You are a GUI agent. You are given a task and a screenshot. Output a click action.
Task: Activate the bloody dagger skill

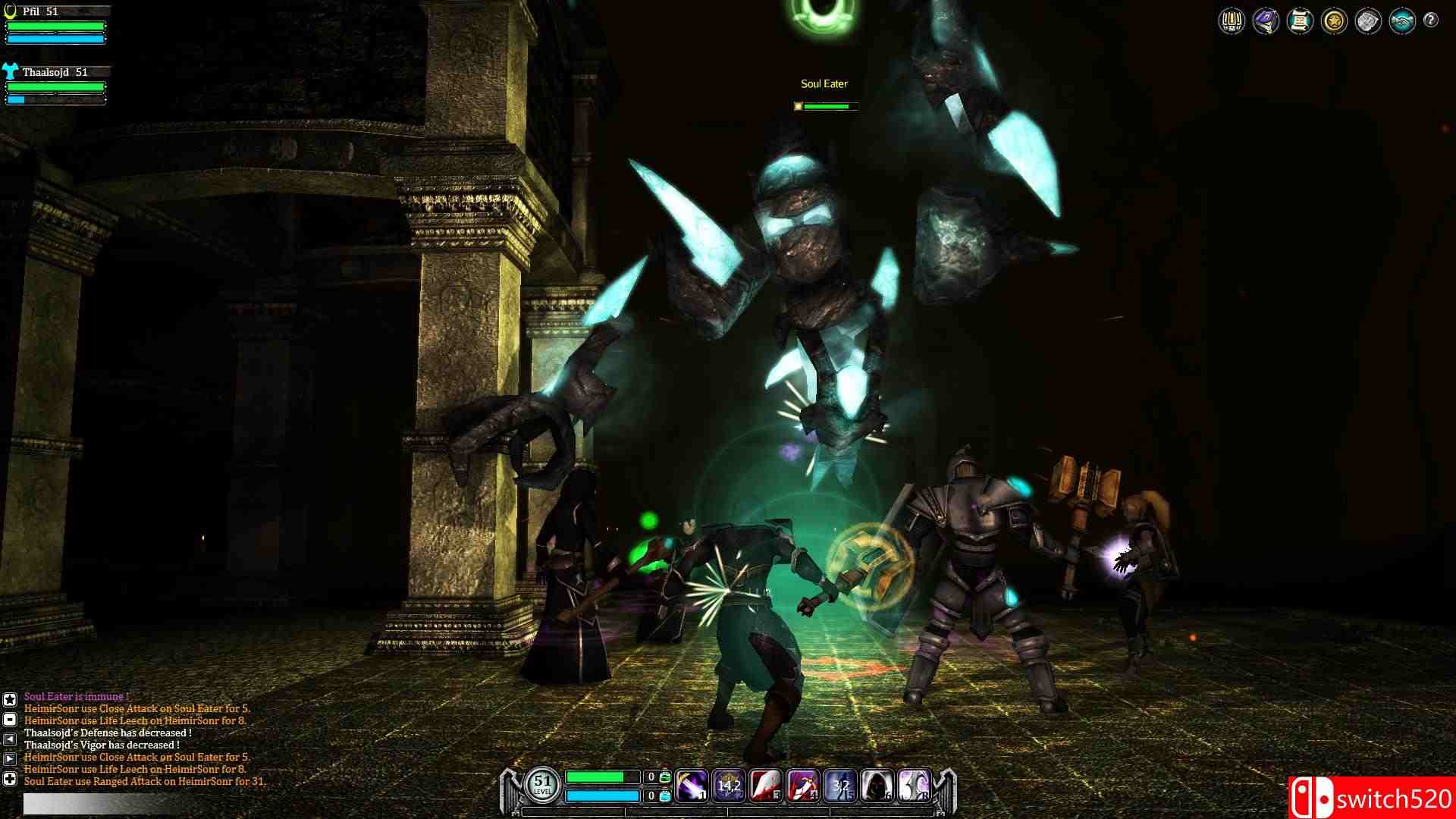(x=802, y=786)
